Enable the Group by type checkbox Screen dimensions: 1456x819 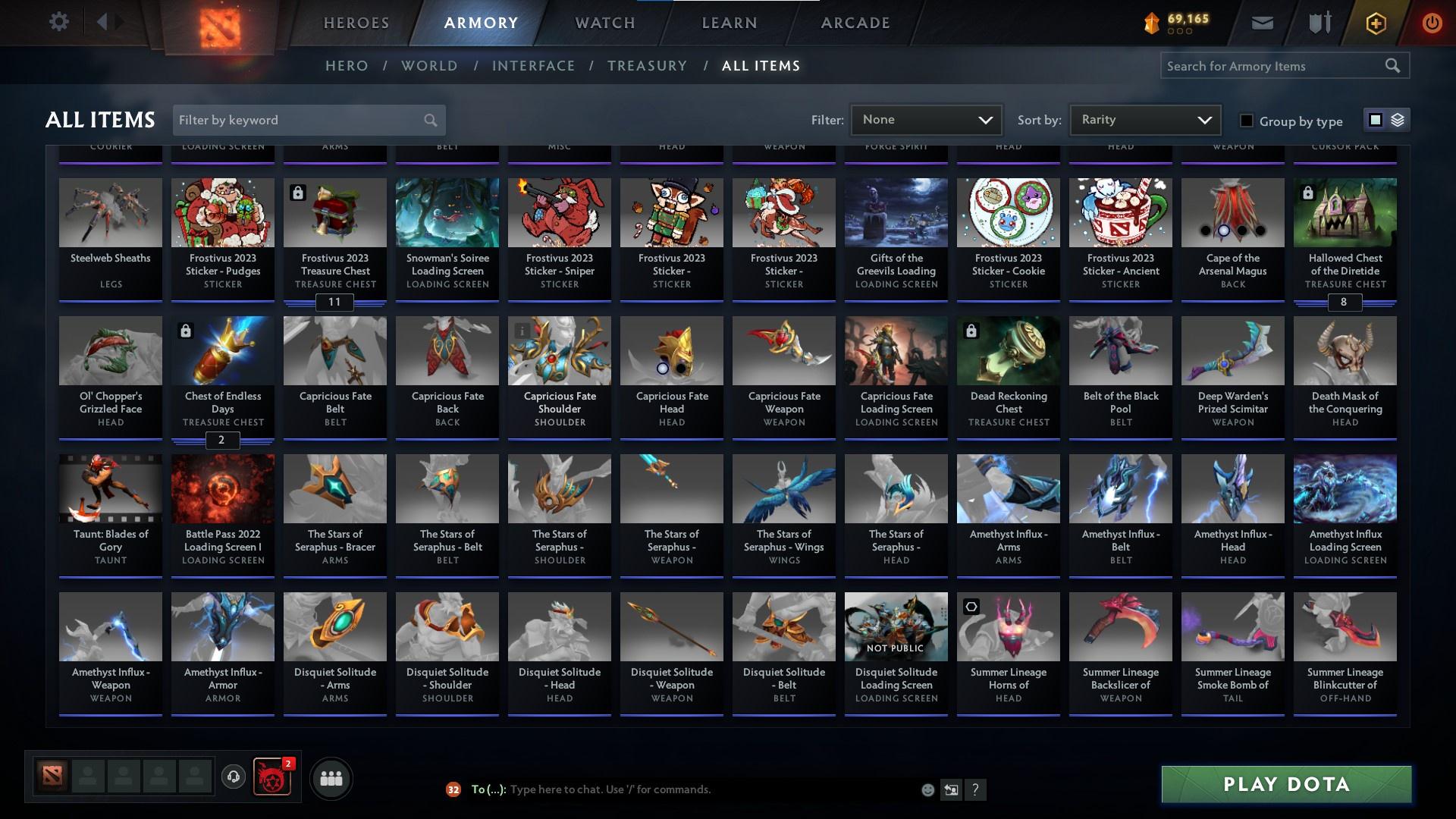pos(1246,121)
